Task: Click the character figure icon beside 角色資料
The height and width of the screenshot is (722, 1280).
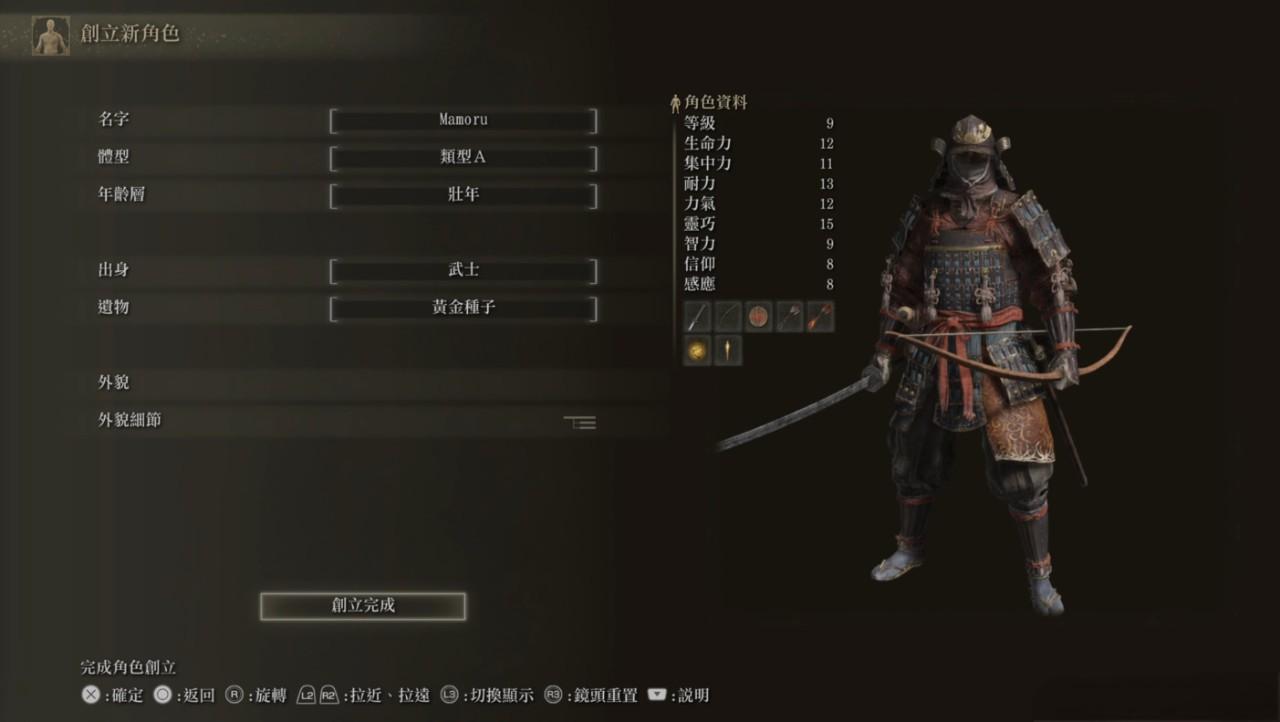Action: [x=676, y=101]
